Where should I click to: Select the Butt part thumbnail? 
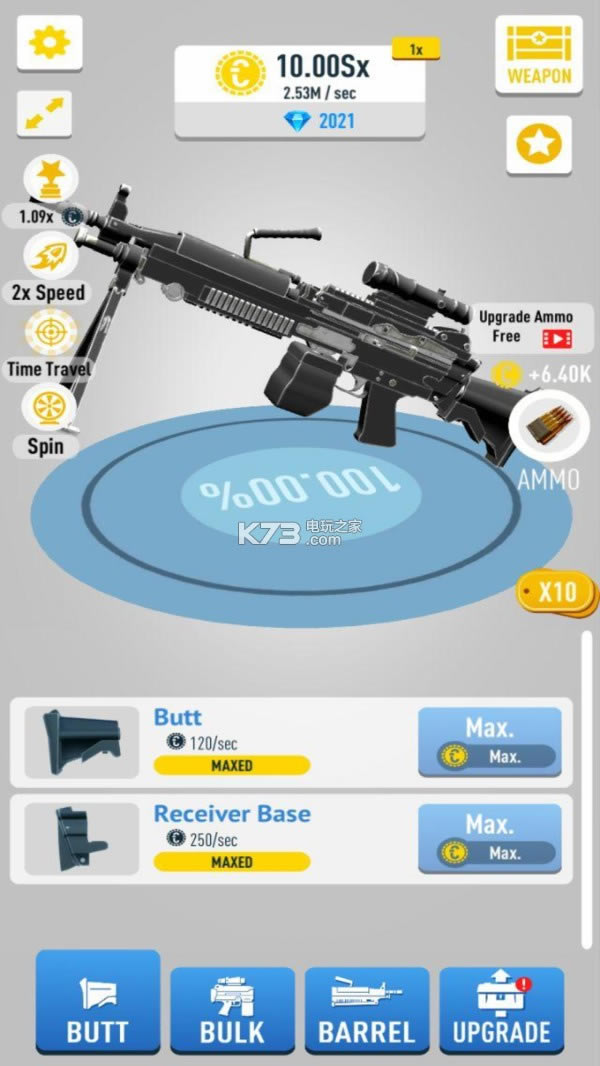(x=82, y=742)
